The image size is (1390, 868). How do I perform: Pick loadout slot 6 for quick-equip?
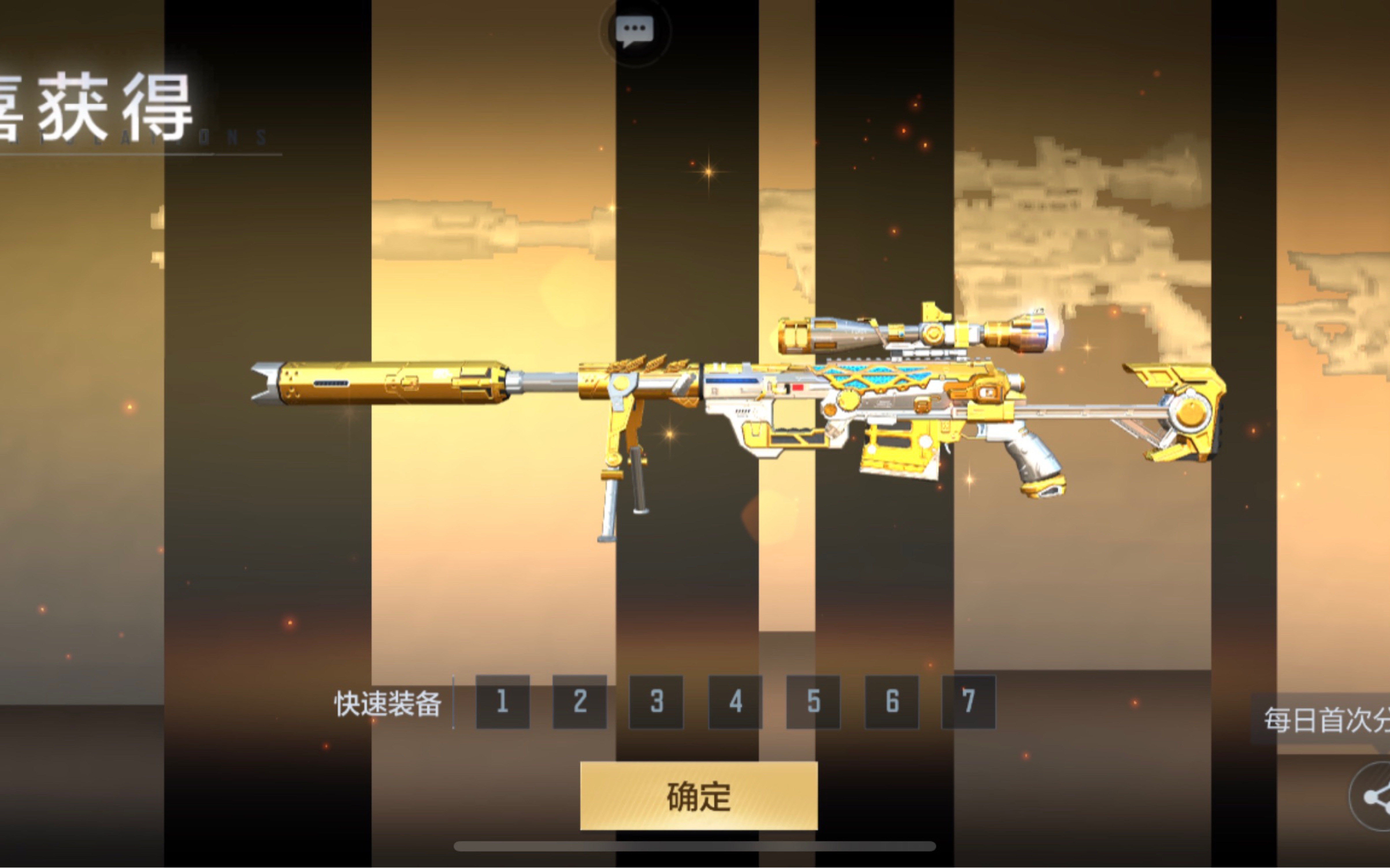coord(892,702)
